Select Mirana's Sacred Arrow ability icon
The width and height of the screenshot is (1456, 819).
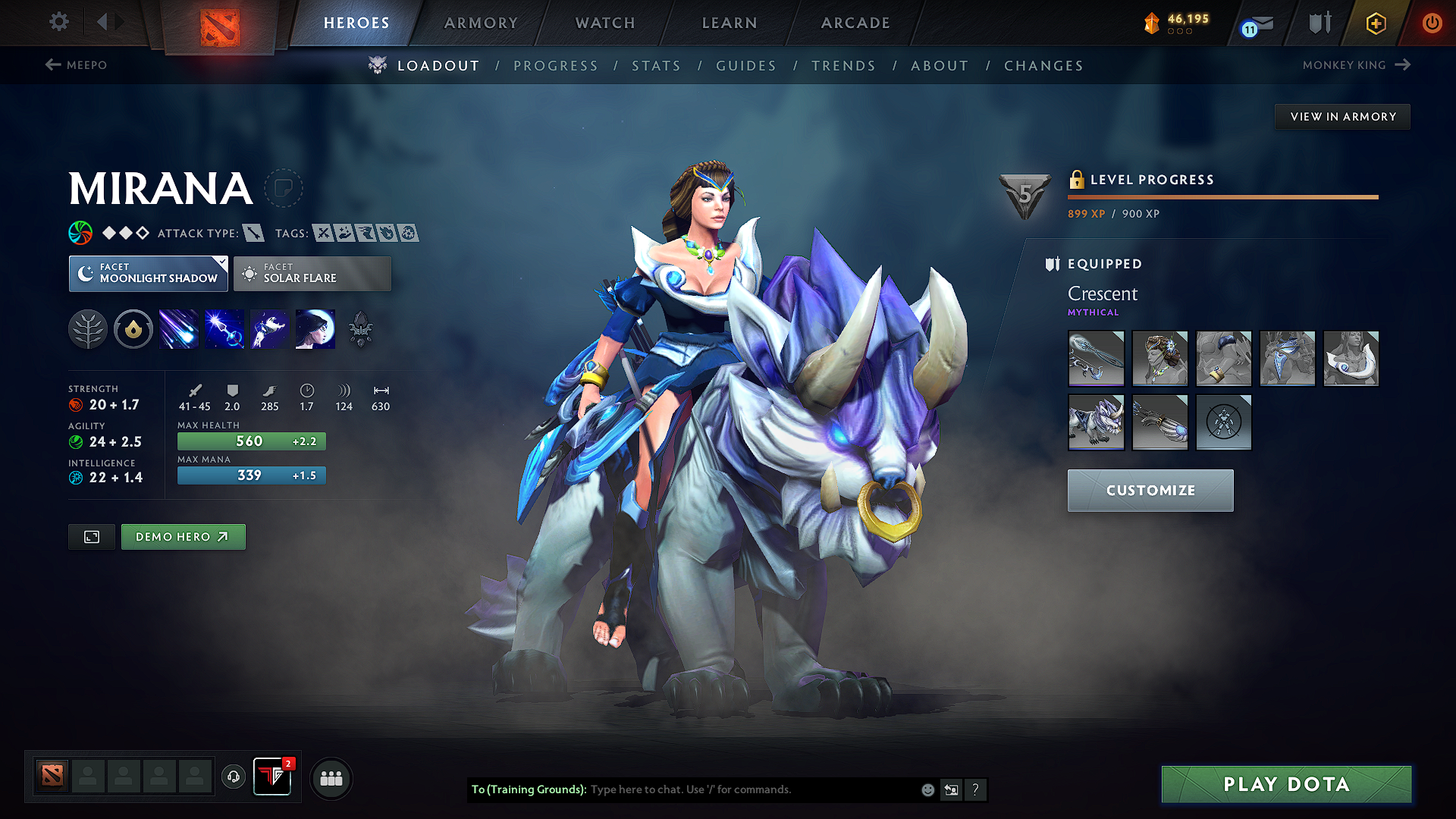[x=224, y=328]
